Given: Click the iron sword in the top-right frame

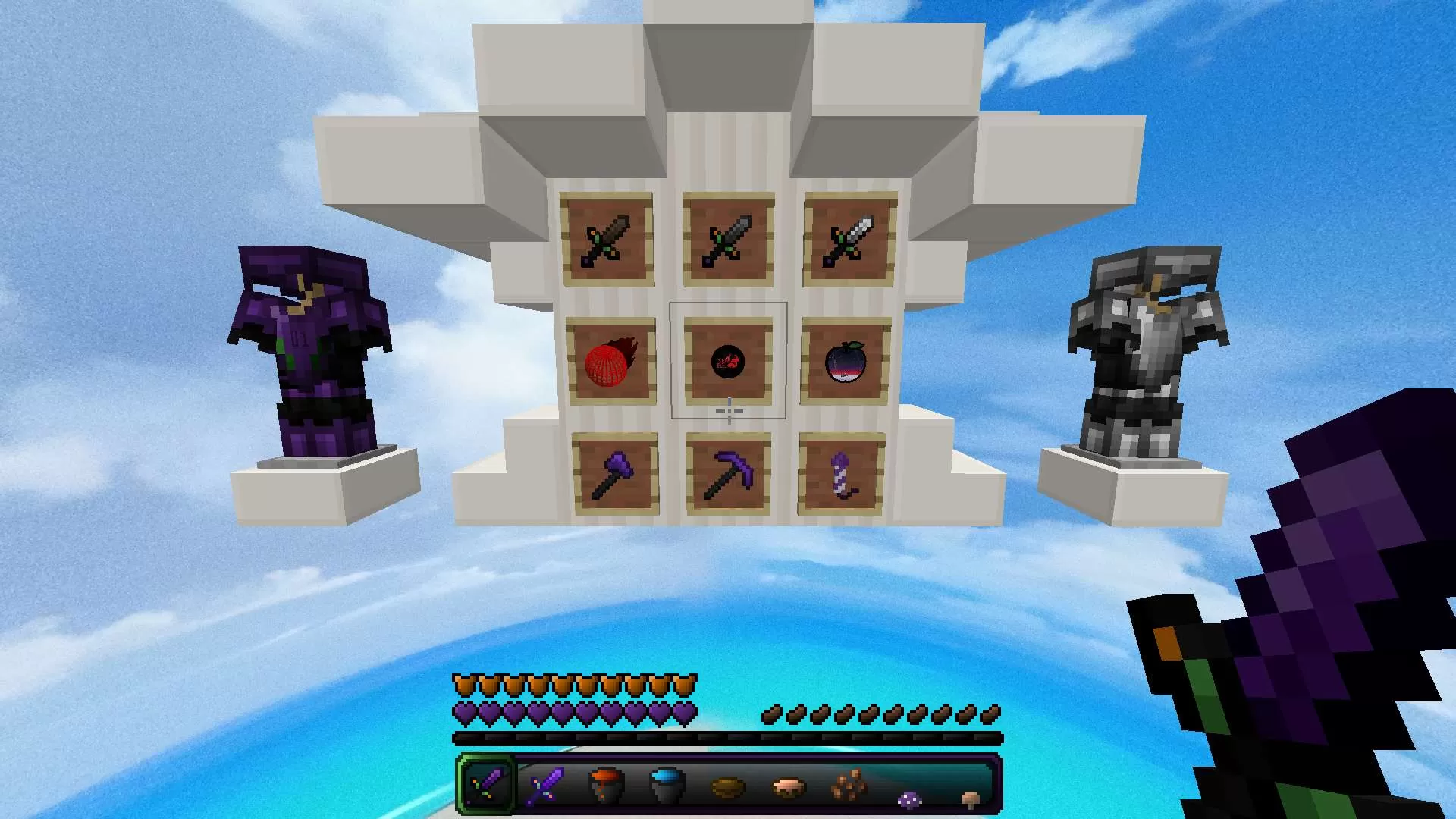Looking at the screenshot, I should (x=847, y=237).
